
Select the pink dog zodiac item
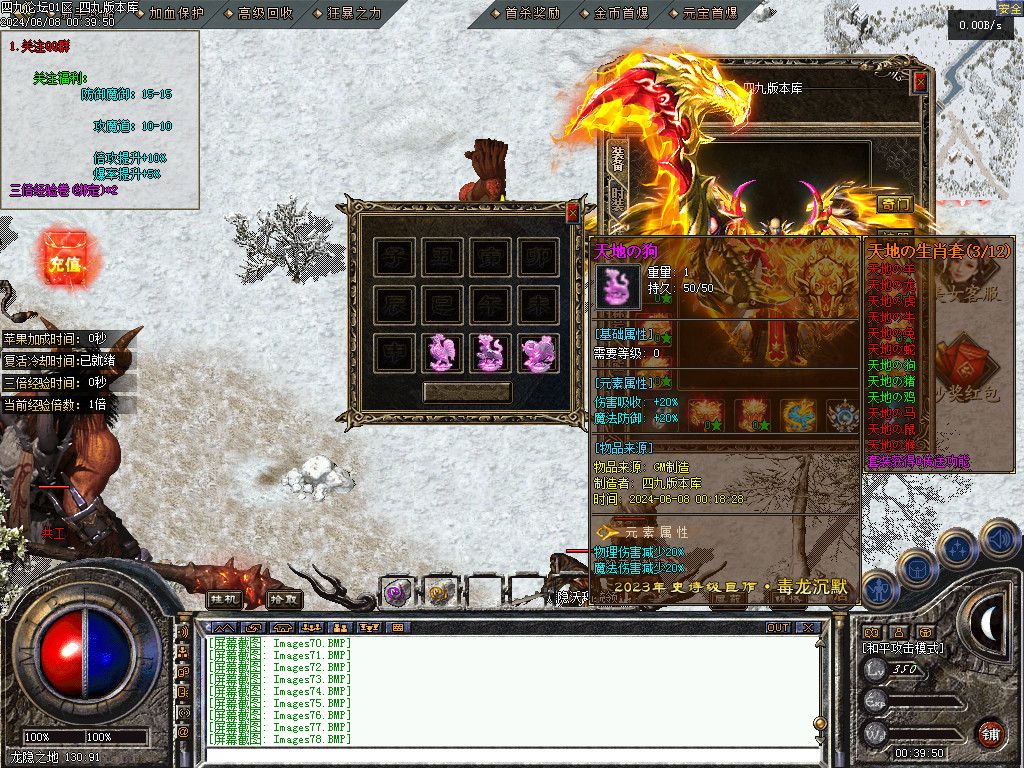(491, 353)
